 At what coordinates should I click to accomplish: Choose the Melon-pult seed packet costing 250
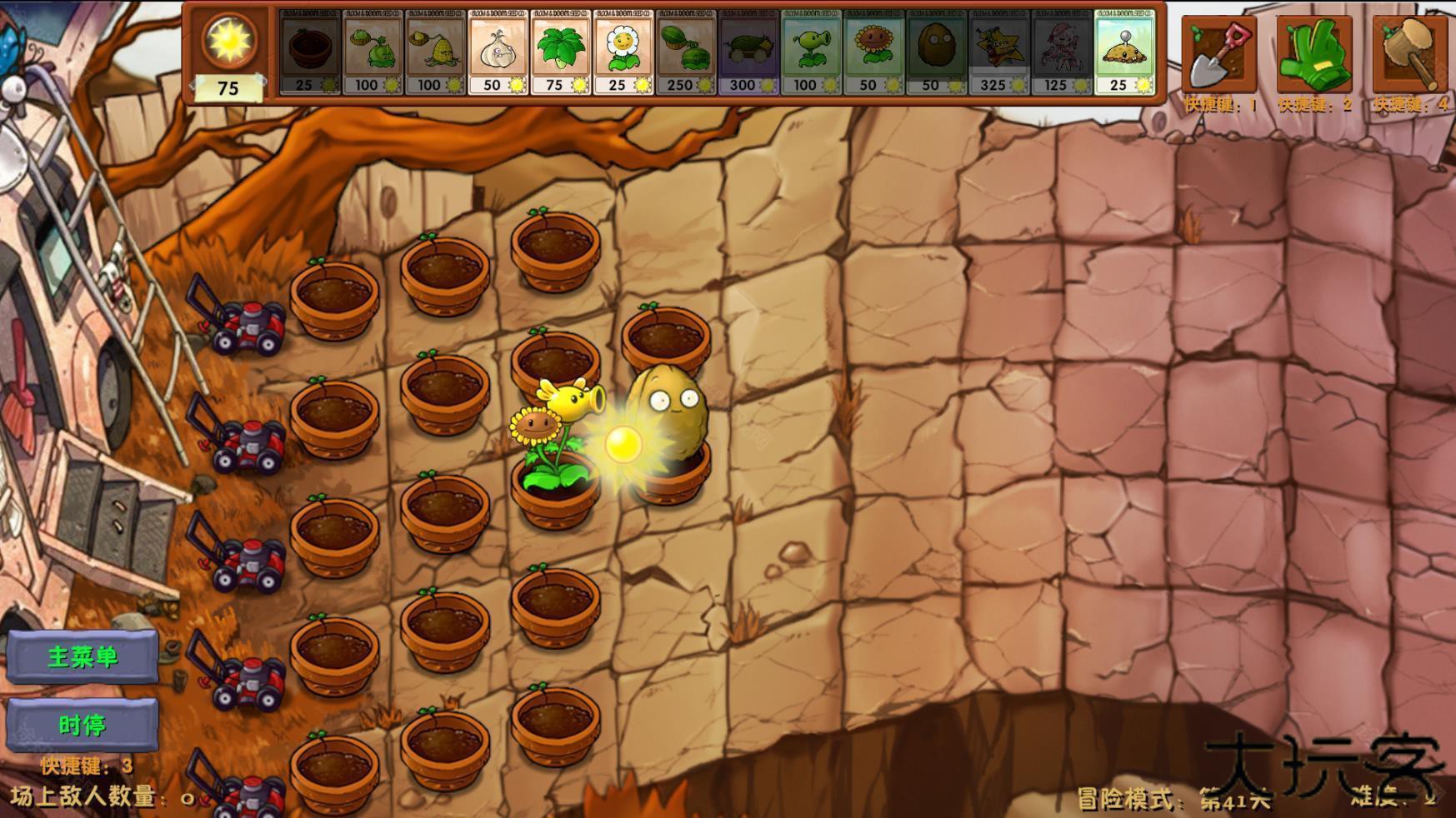click(x=685, y=50)
